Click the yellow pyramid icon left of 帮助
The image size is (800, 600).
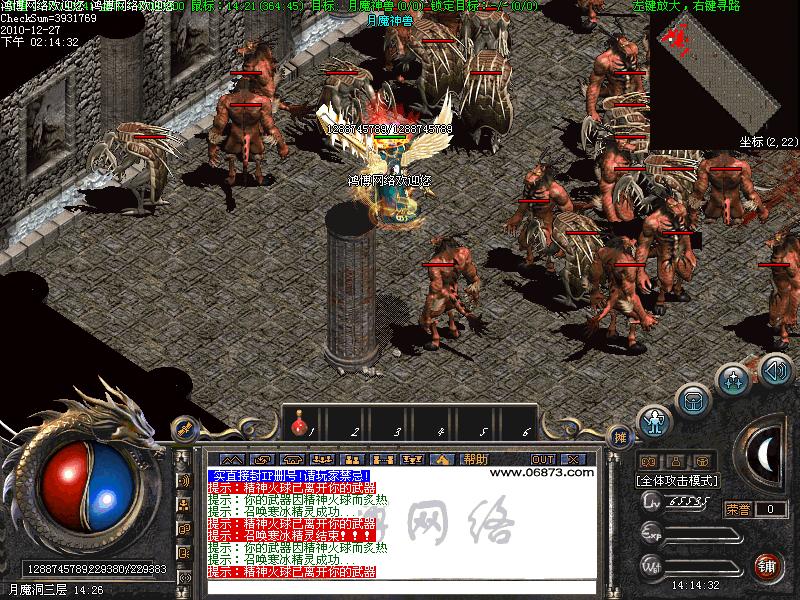pos(441,459)
